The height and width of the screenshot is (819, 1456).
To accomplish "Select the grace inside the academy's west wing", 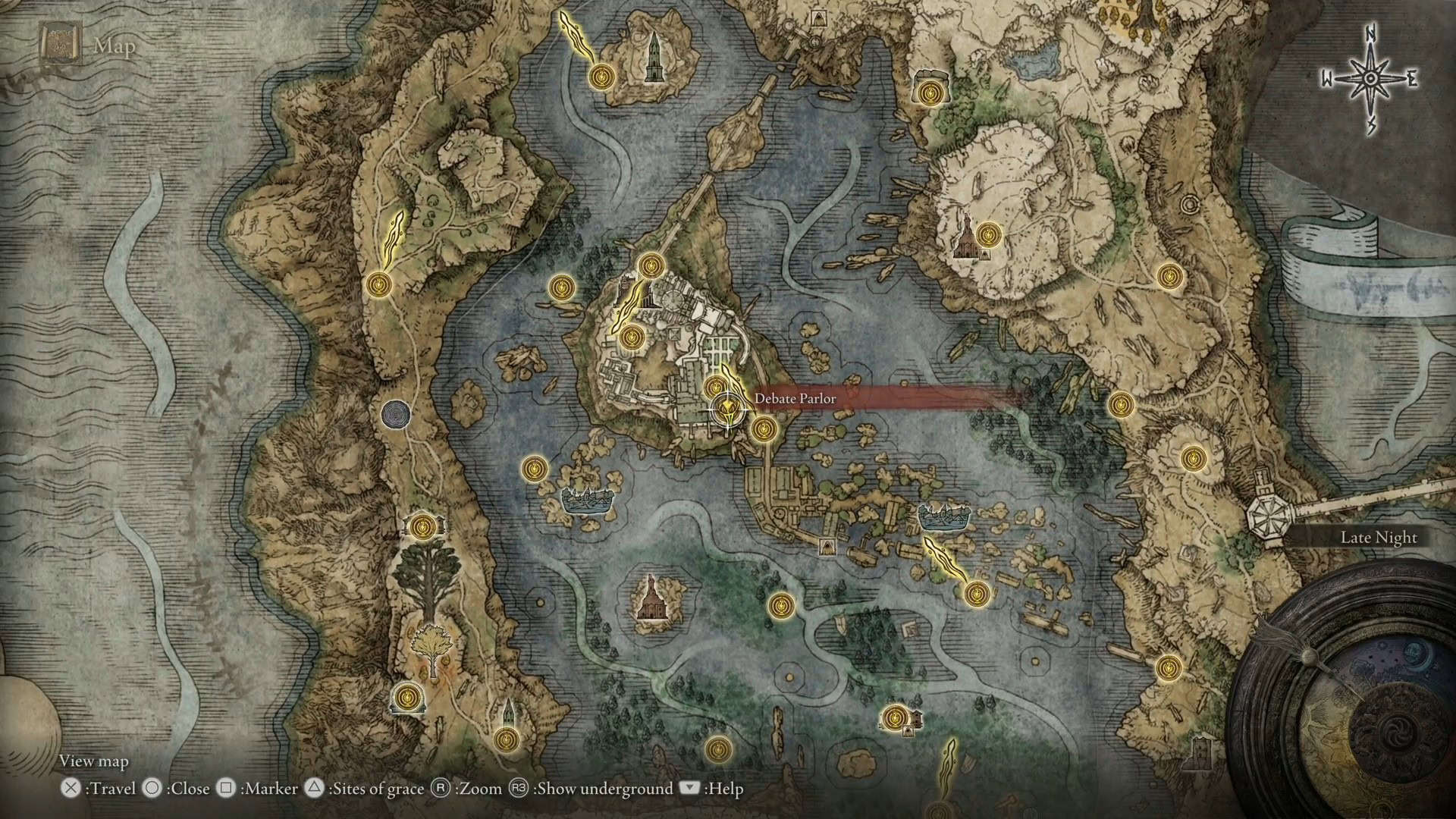I will pos(631,337).
